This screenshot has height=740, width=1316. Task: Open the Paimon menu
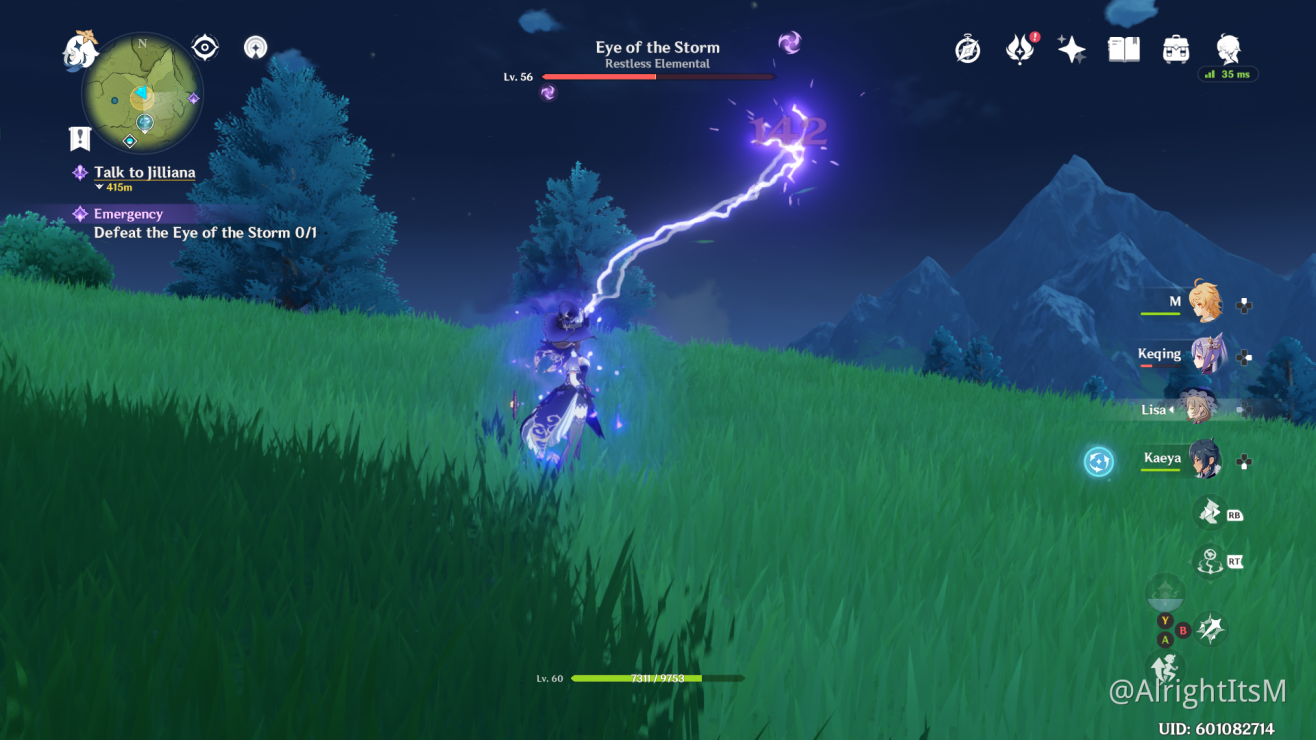(80, 50)
